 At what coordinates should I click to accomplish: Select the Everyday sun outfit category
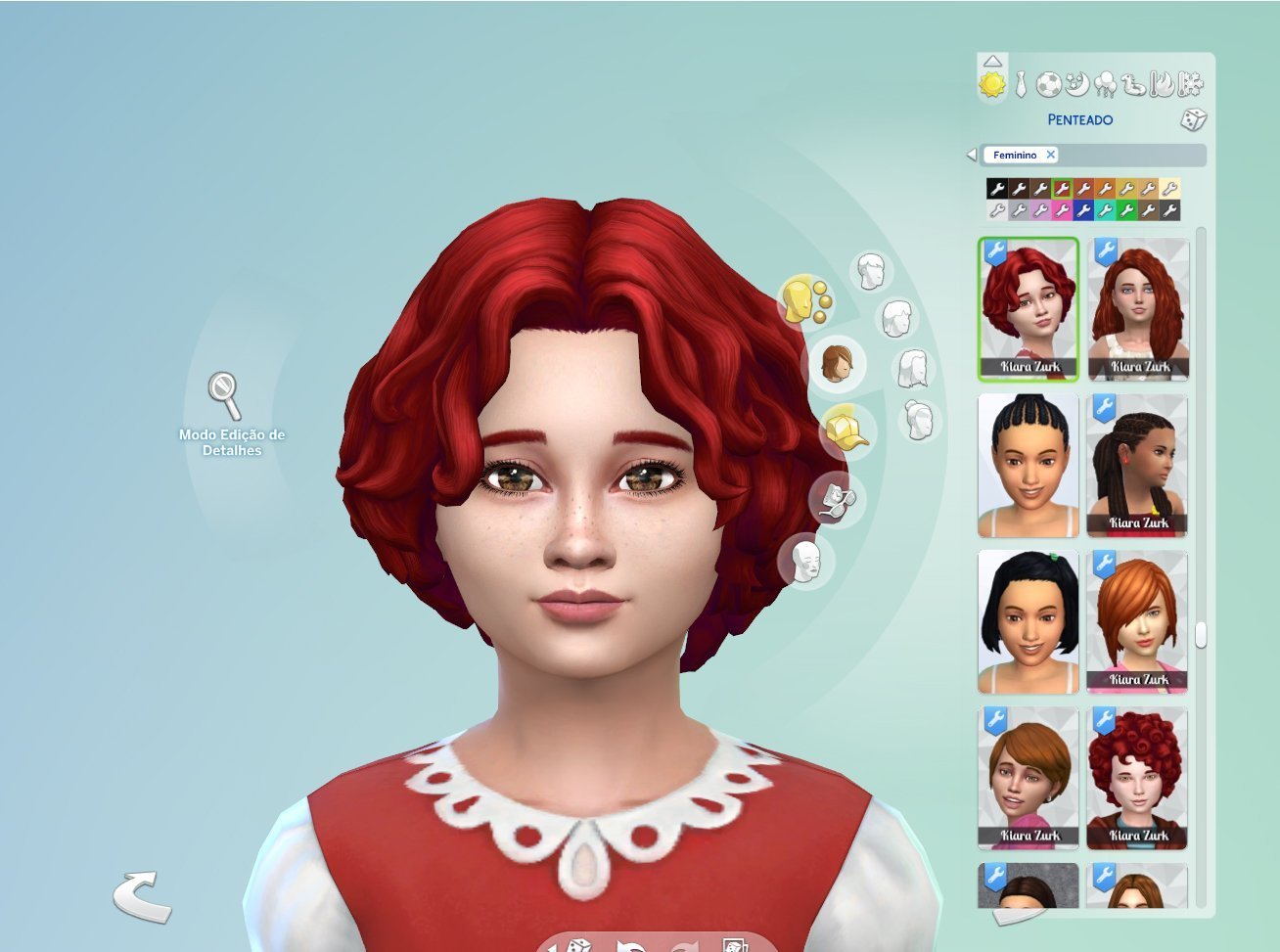(x=992, y=85)
